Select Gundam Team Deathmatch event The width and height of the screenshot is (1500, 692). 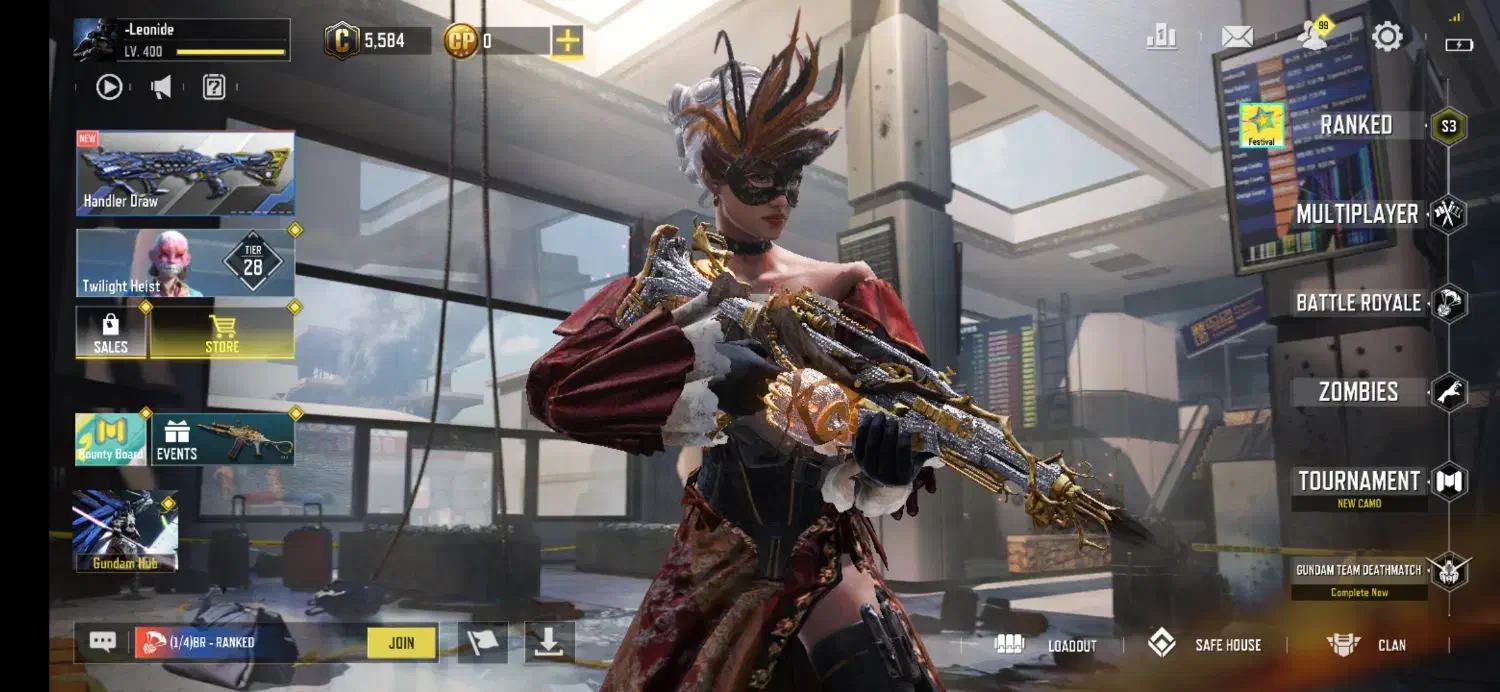[1359, 571]
